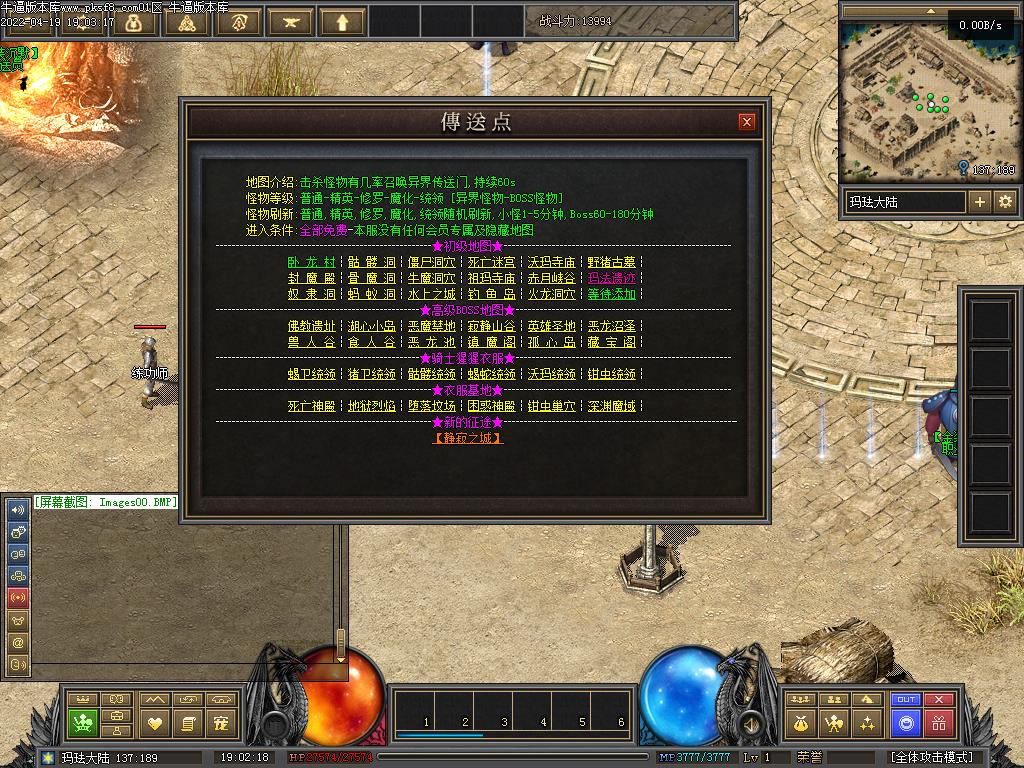The width and height of the screenshot is (1024, 768).
Task: Choose the 僵尸洞穴 teleport destination
Action: (x=431, y=262)
